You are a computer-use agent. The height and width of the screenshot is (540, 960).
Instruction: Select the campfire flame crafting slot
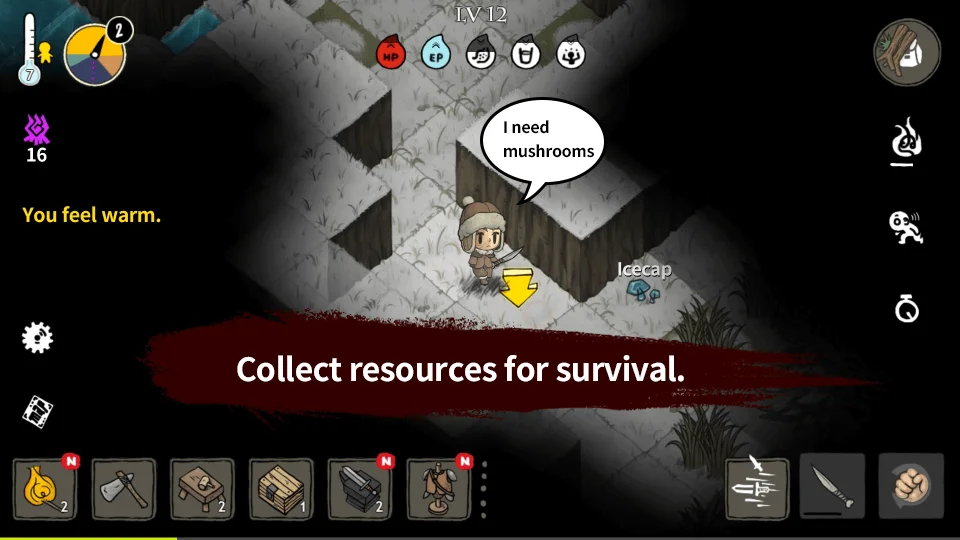(45, 489)
